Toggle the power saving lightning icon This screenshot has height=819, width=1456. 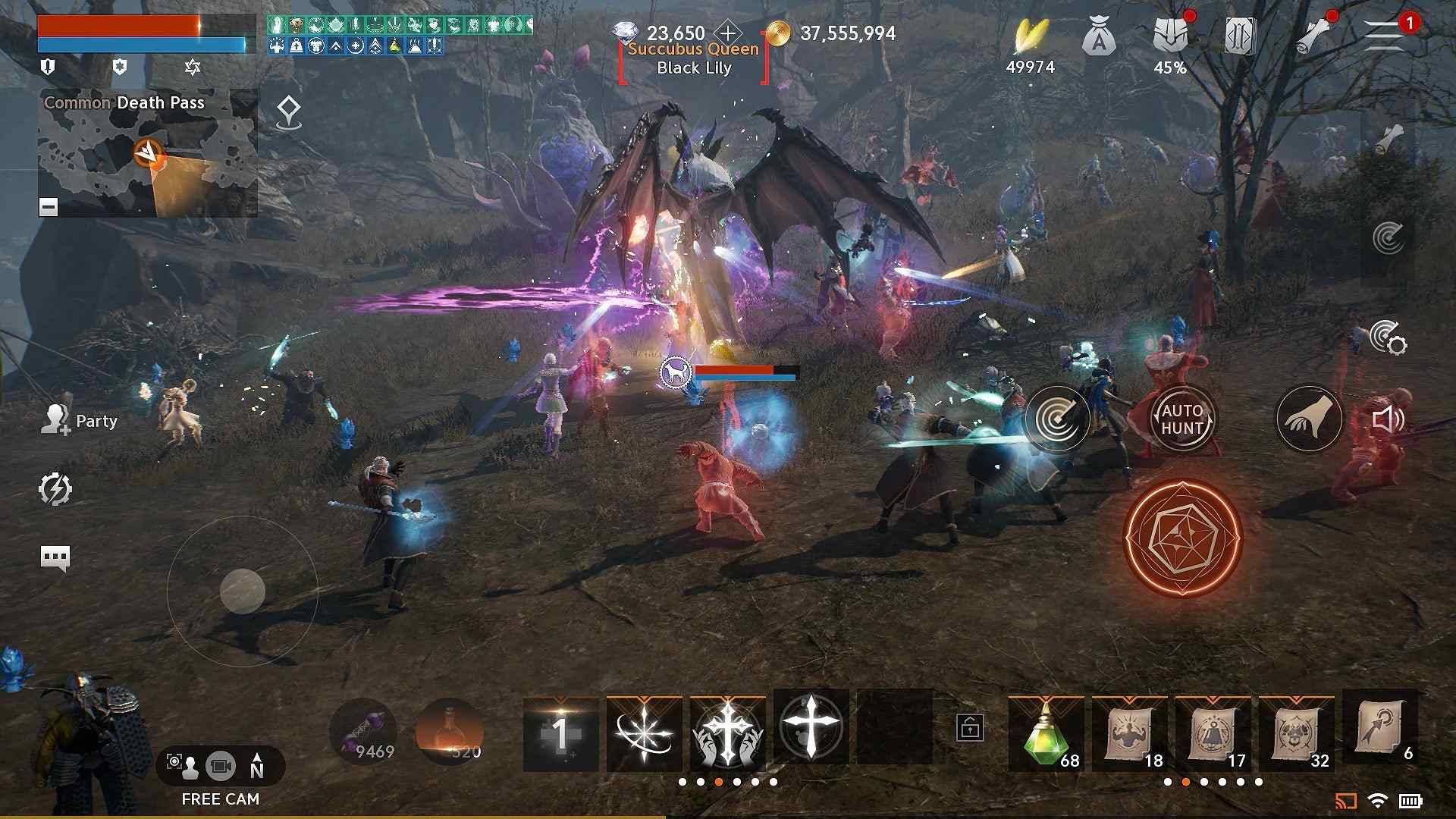[55, 489]
